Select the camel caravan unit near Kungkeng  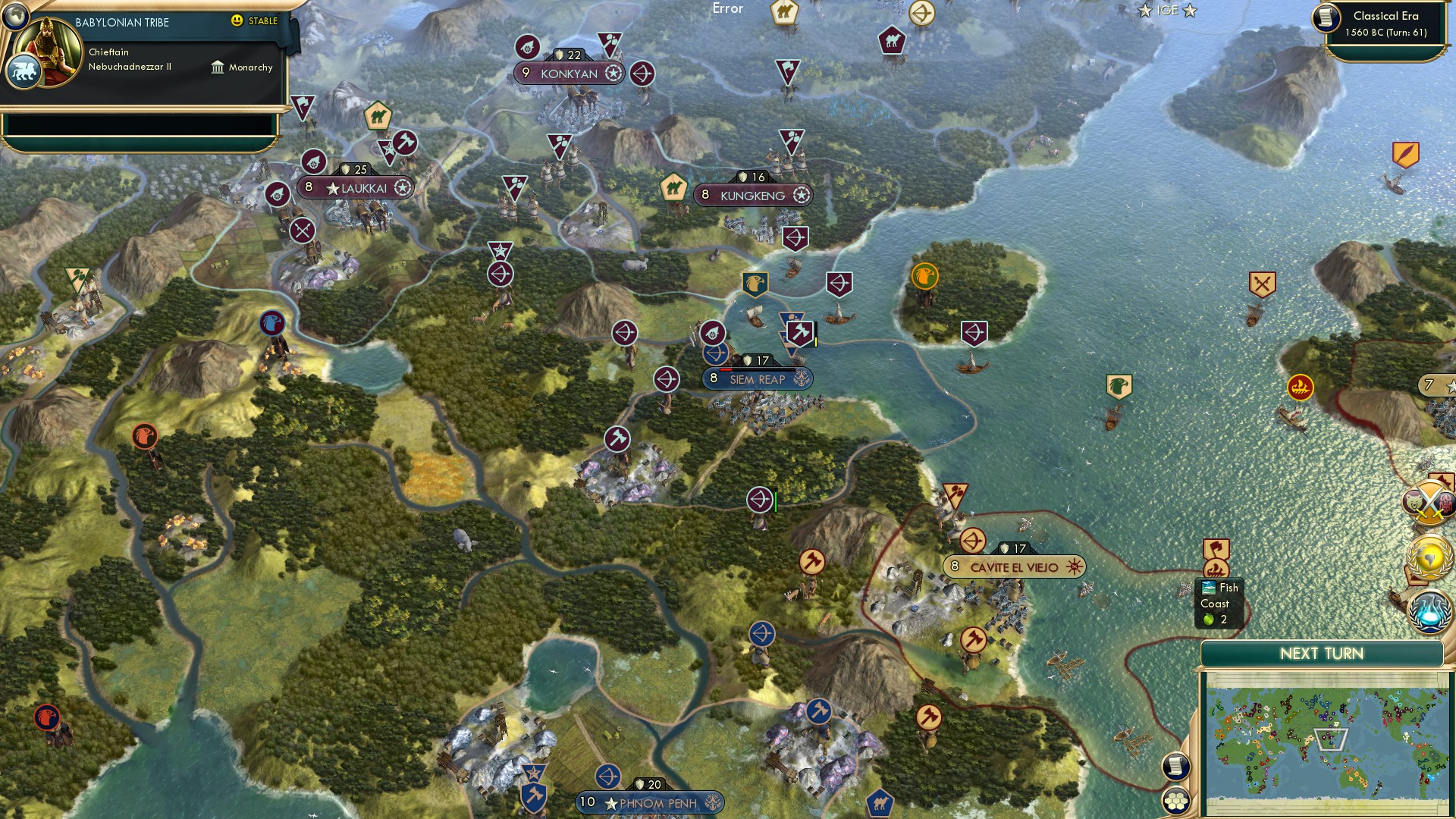(x=675, y=187)
